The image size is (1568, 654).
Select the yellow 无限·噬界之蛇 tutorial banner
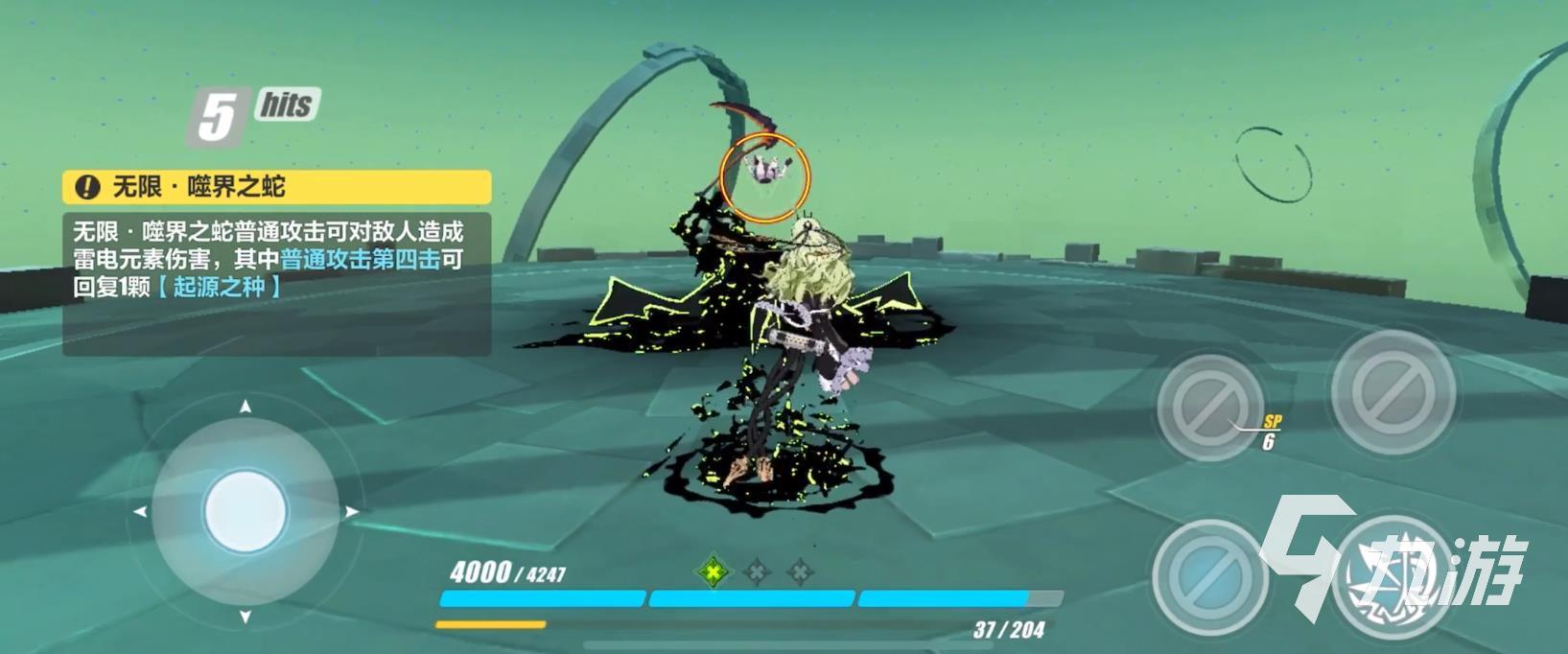pos(277,186)
